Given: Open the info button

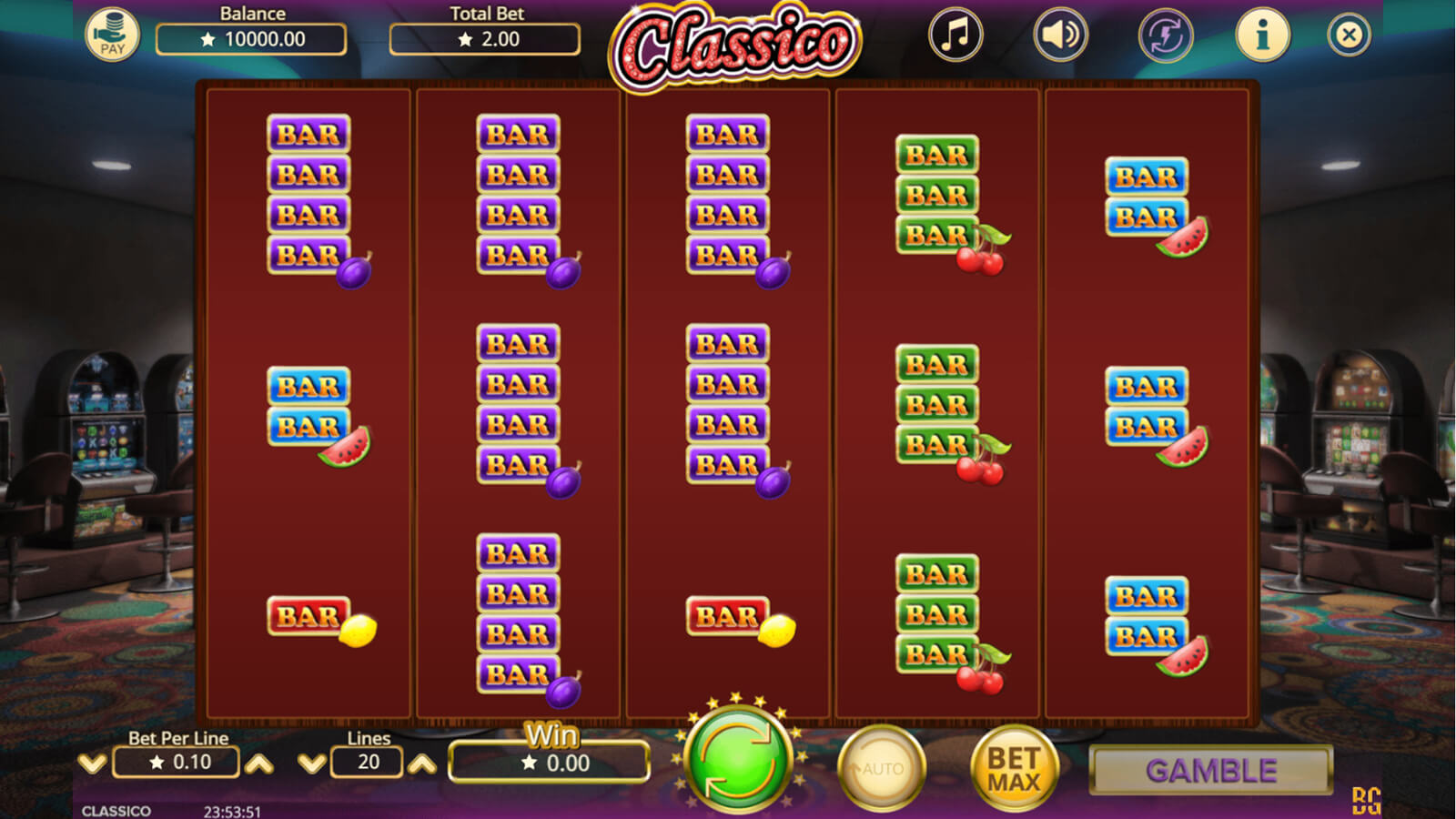Looking at the screenshot, I should coord(1262,35).
